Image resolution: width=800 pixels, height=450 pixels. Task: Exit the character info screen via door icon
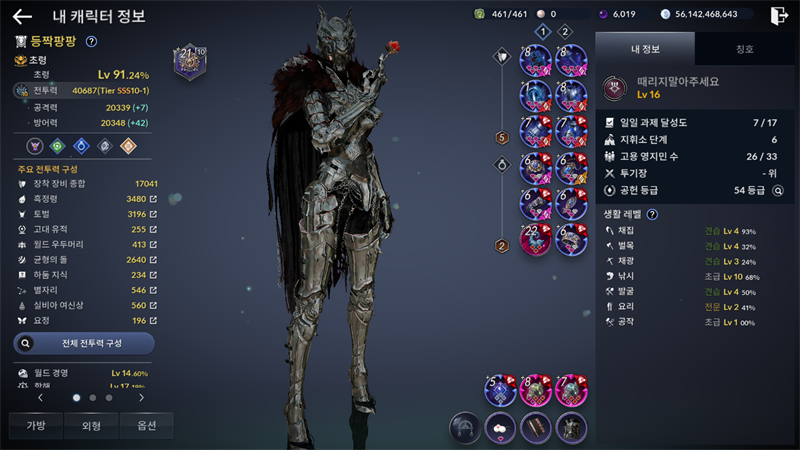(779, 15)
